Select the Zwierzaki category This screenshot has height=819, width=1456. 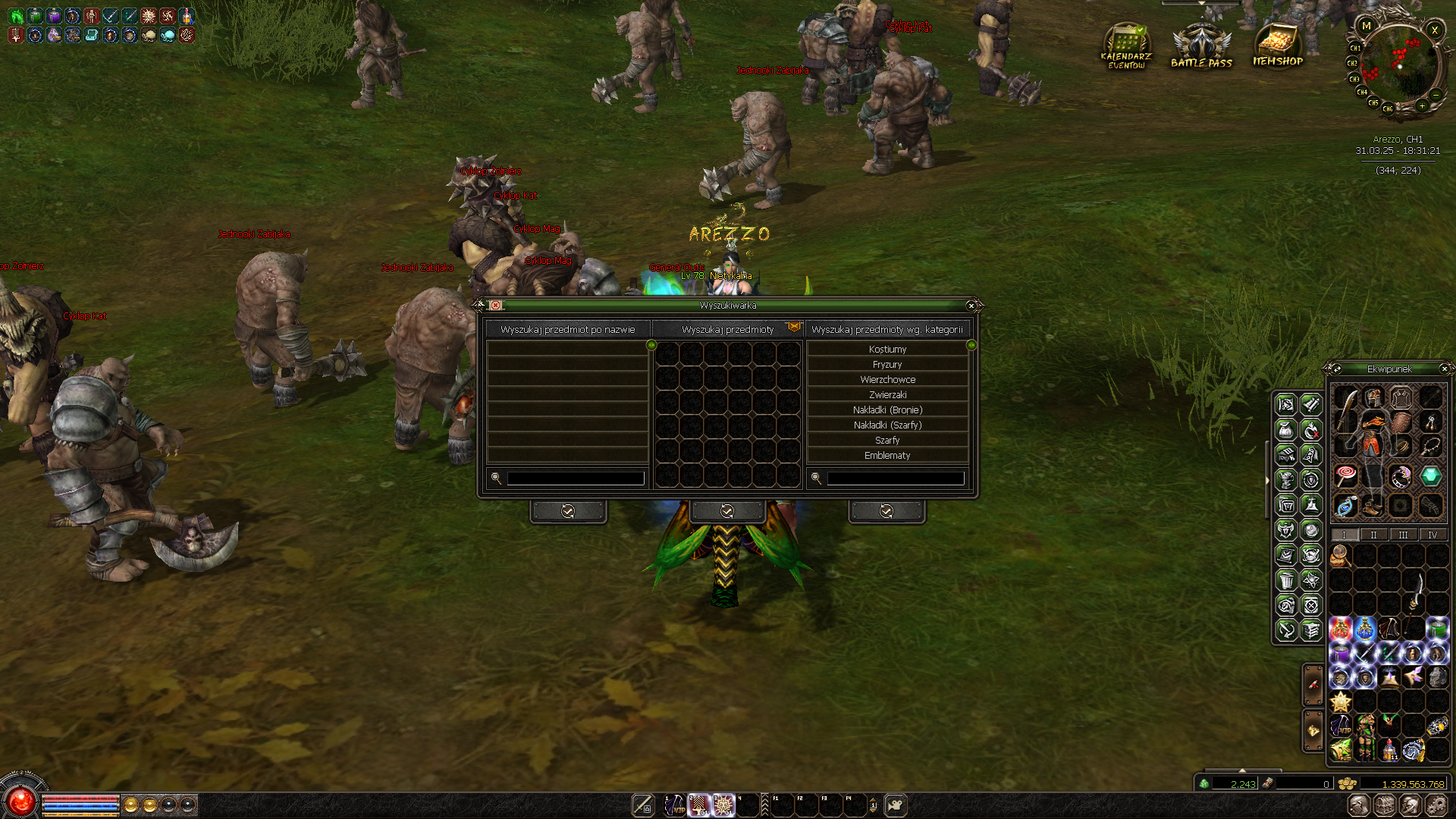pos(887,395)
